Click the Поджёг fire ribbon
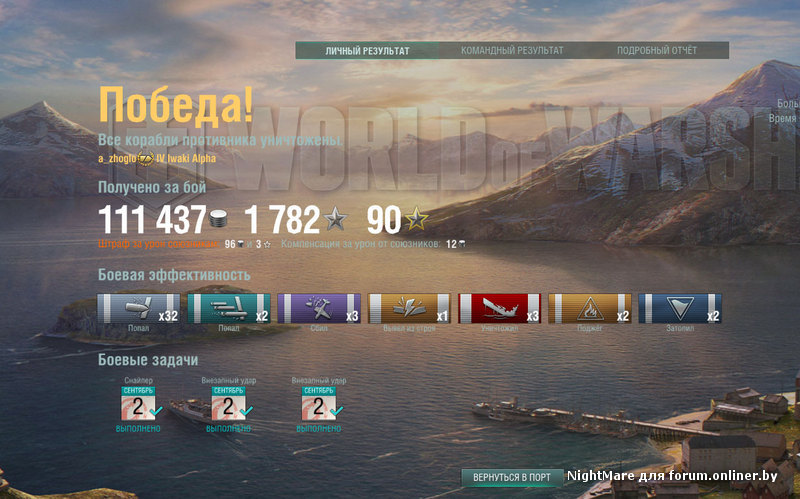 (x=589, y=308)
